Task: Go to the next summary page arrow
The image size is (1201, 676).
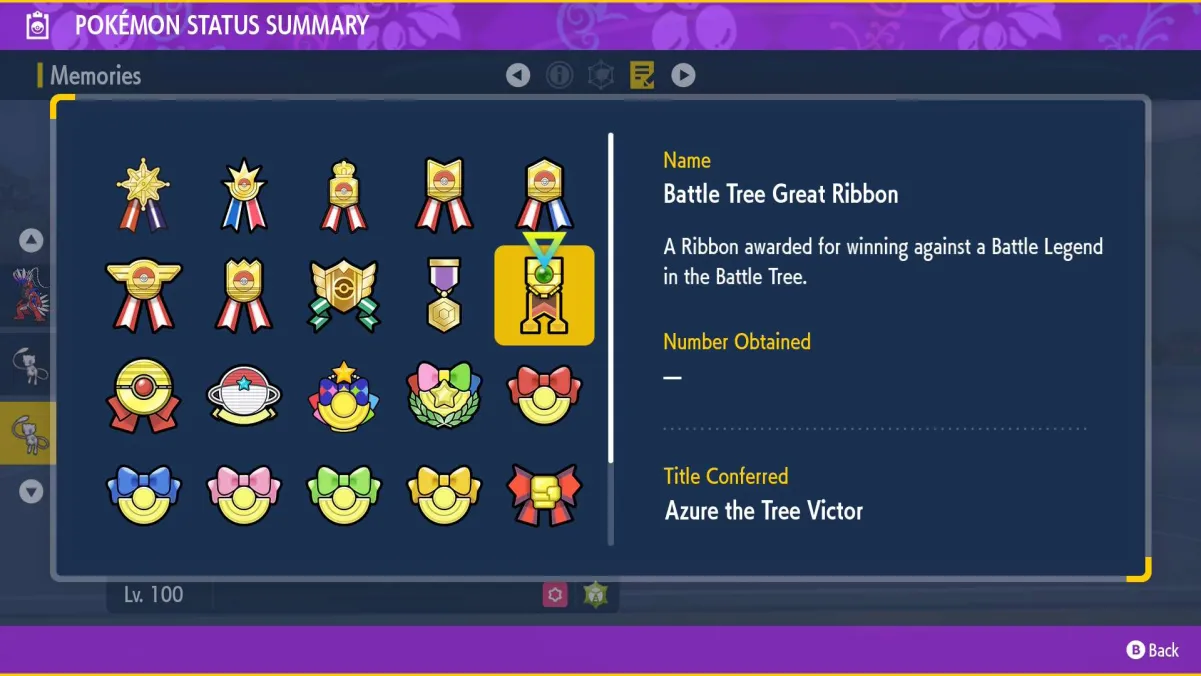Action: pyautogui.click(x=683, y=75)
